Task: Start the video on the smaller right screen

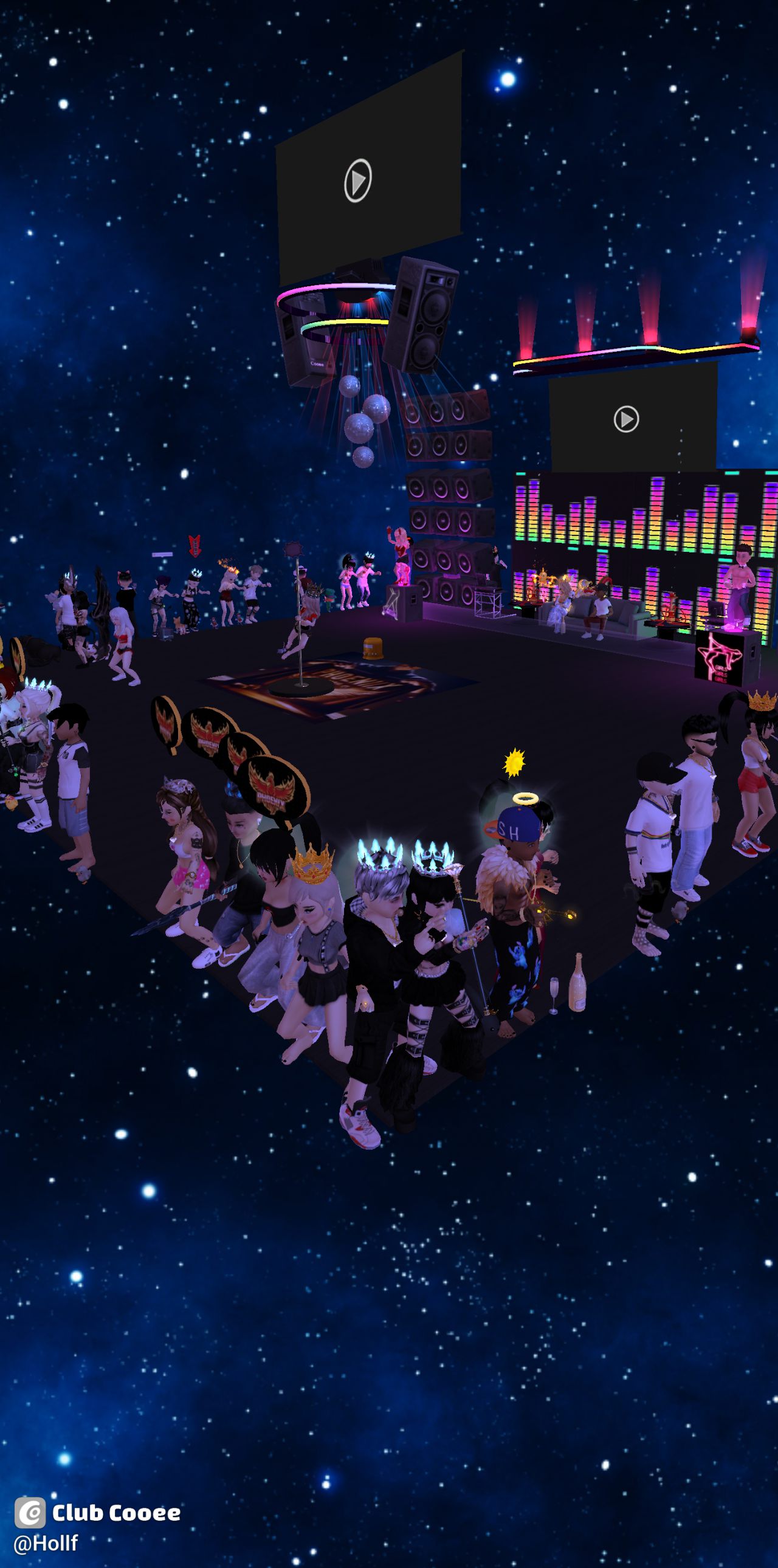Action: click(626, 419)
